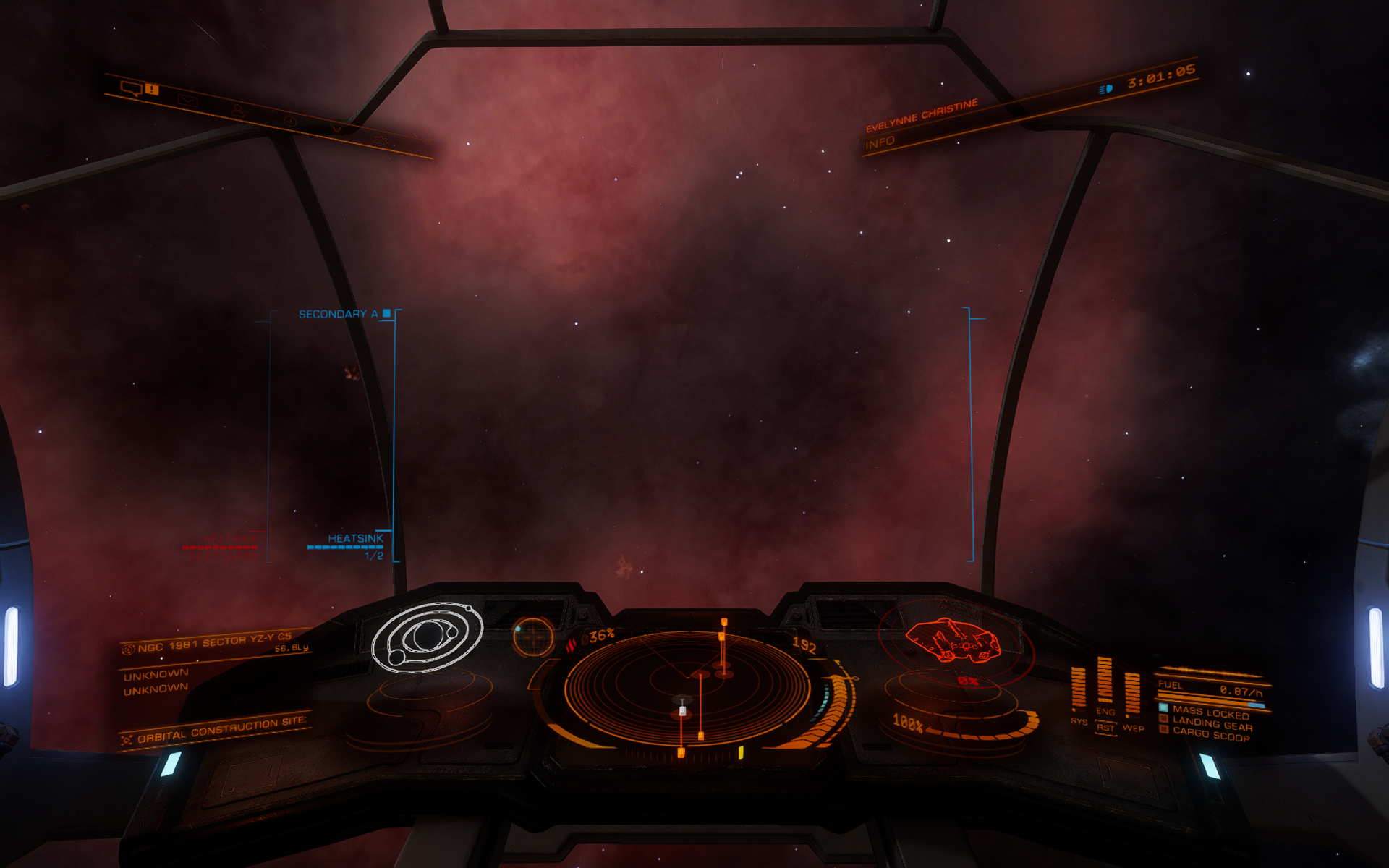The height and width of the screenshot is (868, 1389).
Task: Open the comms gear settings tab
Action: (x=381, y=139)
